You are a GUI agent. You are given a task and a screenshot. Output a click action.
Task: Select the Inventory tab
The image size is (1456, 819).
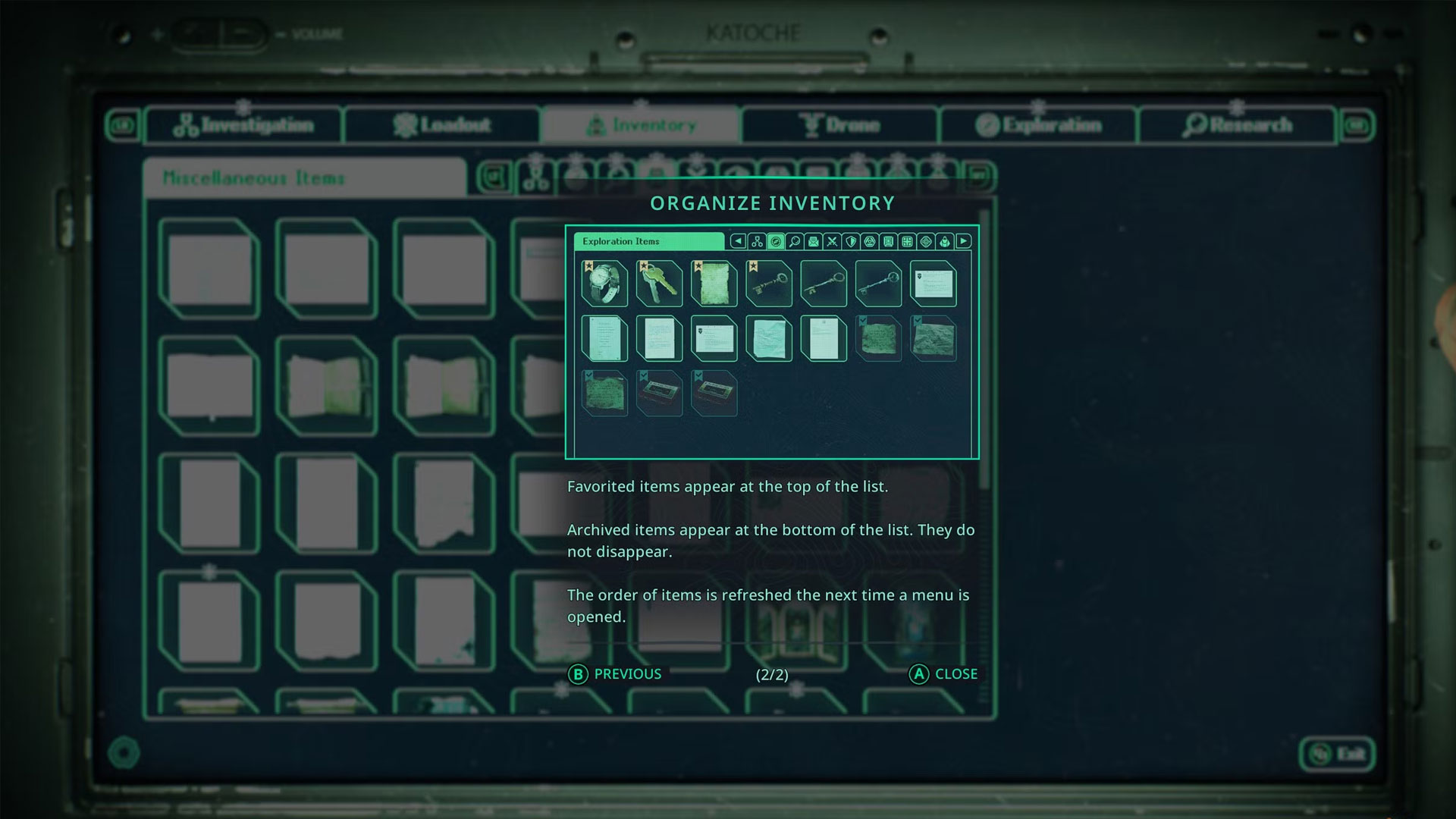coord(641,125)
